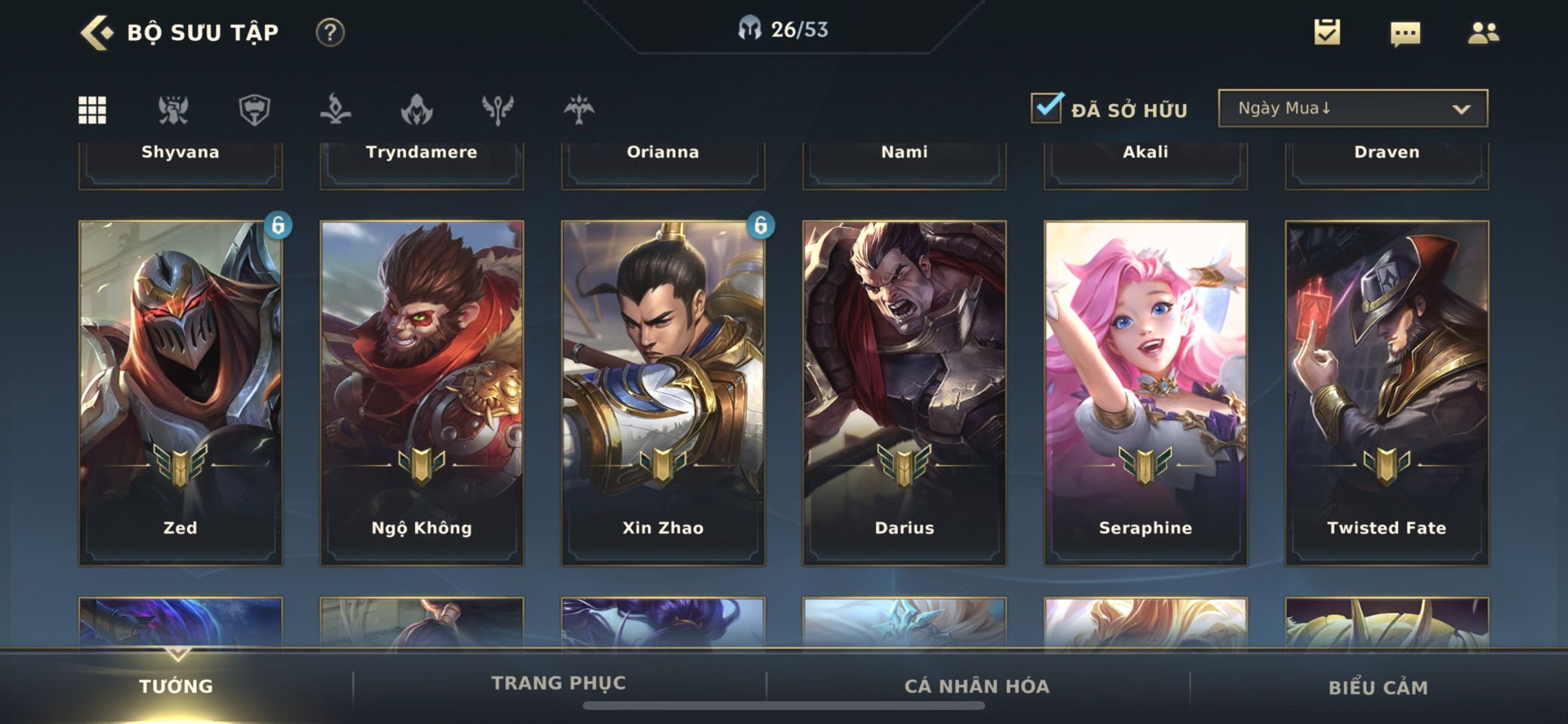Open the Ngày Mua sort dropdown
The image size is (1568, 724).
[x=1353, y=109]
